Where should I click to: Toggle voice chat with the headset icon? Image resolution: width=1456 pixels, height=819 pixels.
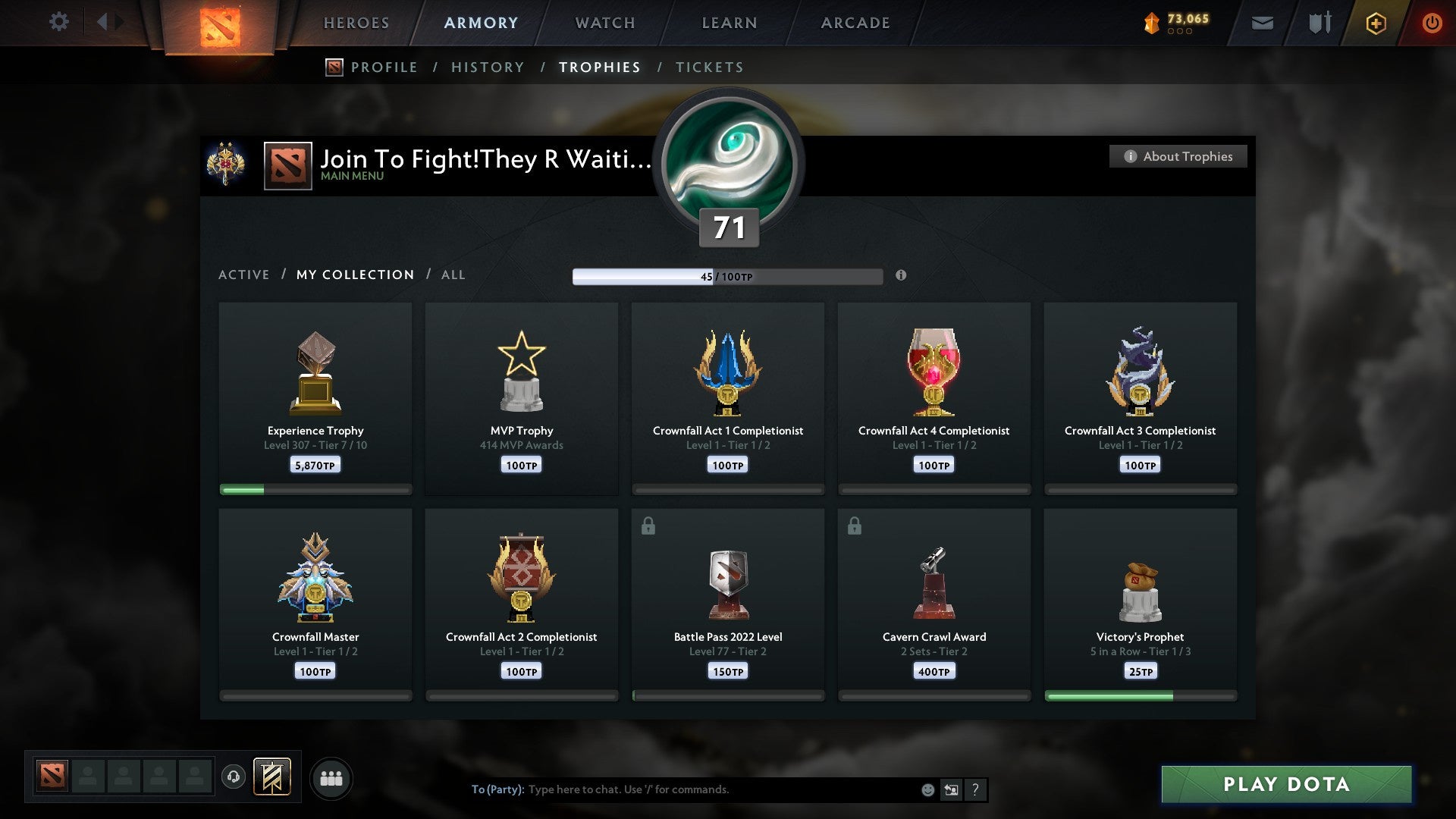pos(234,777)
